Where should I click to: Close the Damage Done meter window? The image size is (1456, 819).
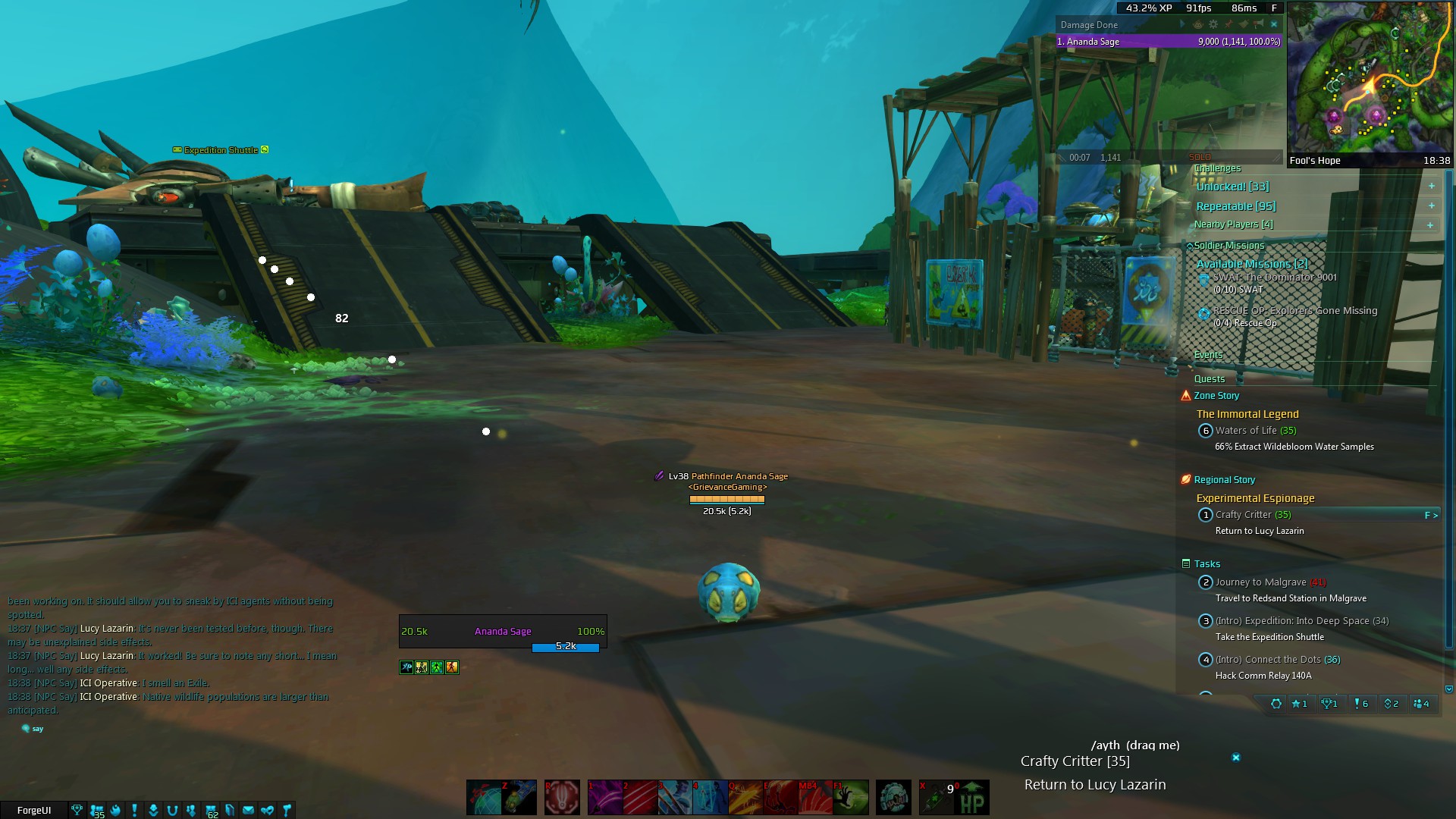point(1274,24)
